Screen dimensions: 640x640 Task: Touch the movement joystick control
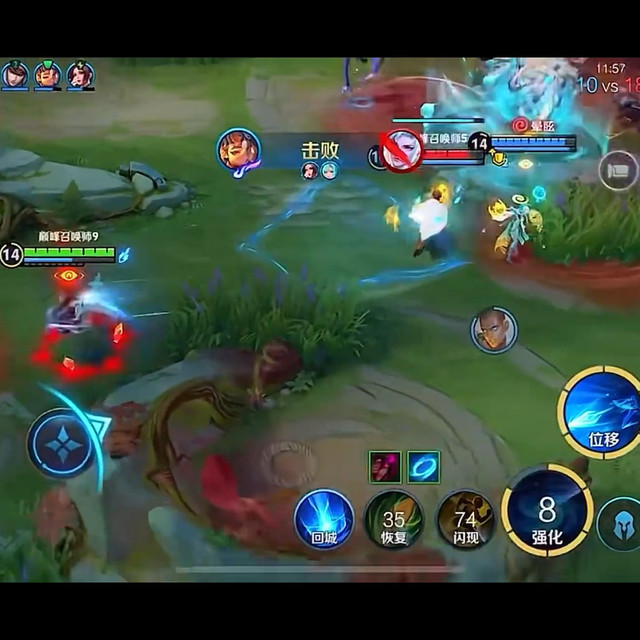tap(62, 443)
